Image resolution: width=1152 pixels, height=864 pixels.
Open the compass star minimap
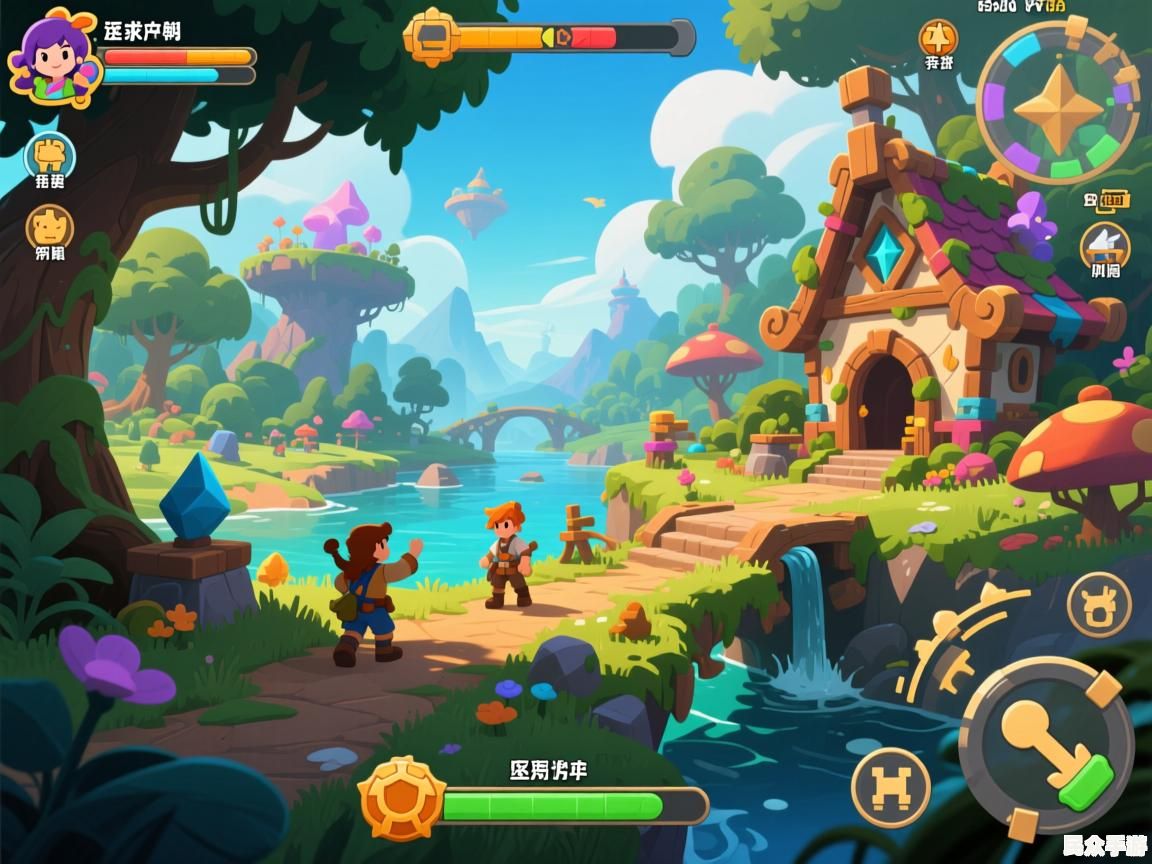coord(1058,104)
